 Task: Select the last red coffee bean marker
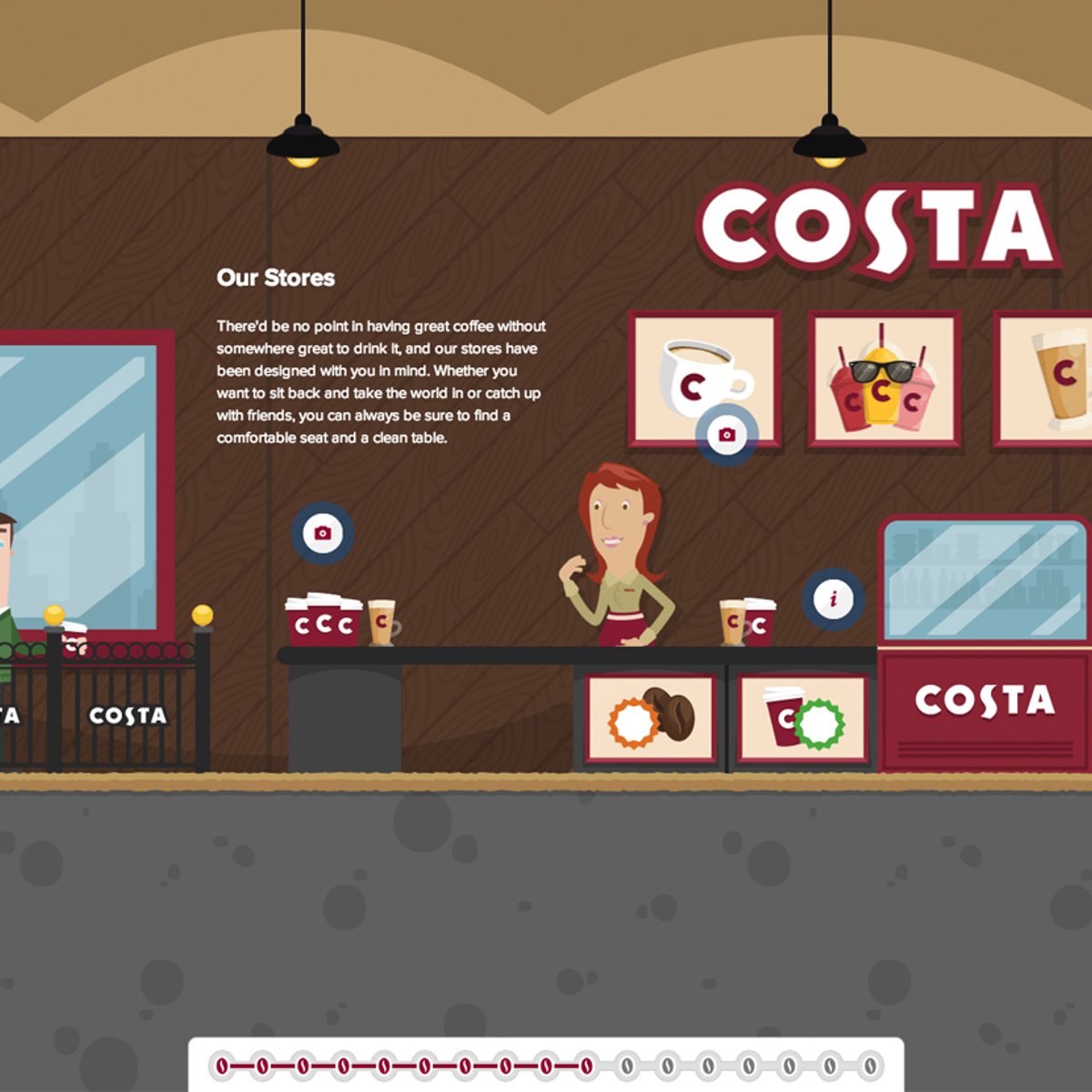click(586, 1065)
